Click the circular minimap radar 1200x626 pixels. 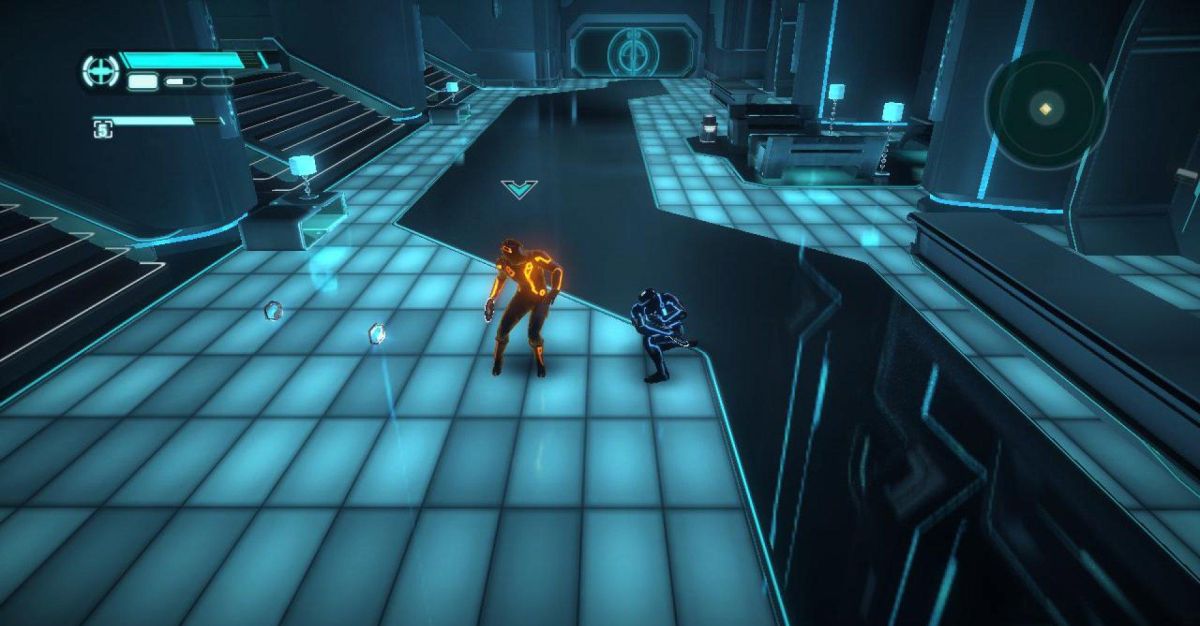[1046, 109]
